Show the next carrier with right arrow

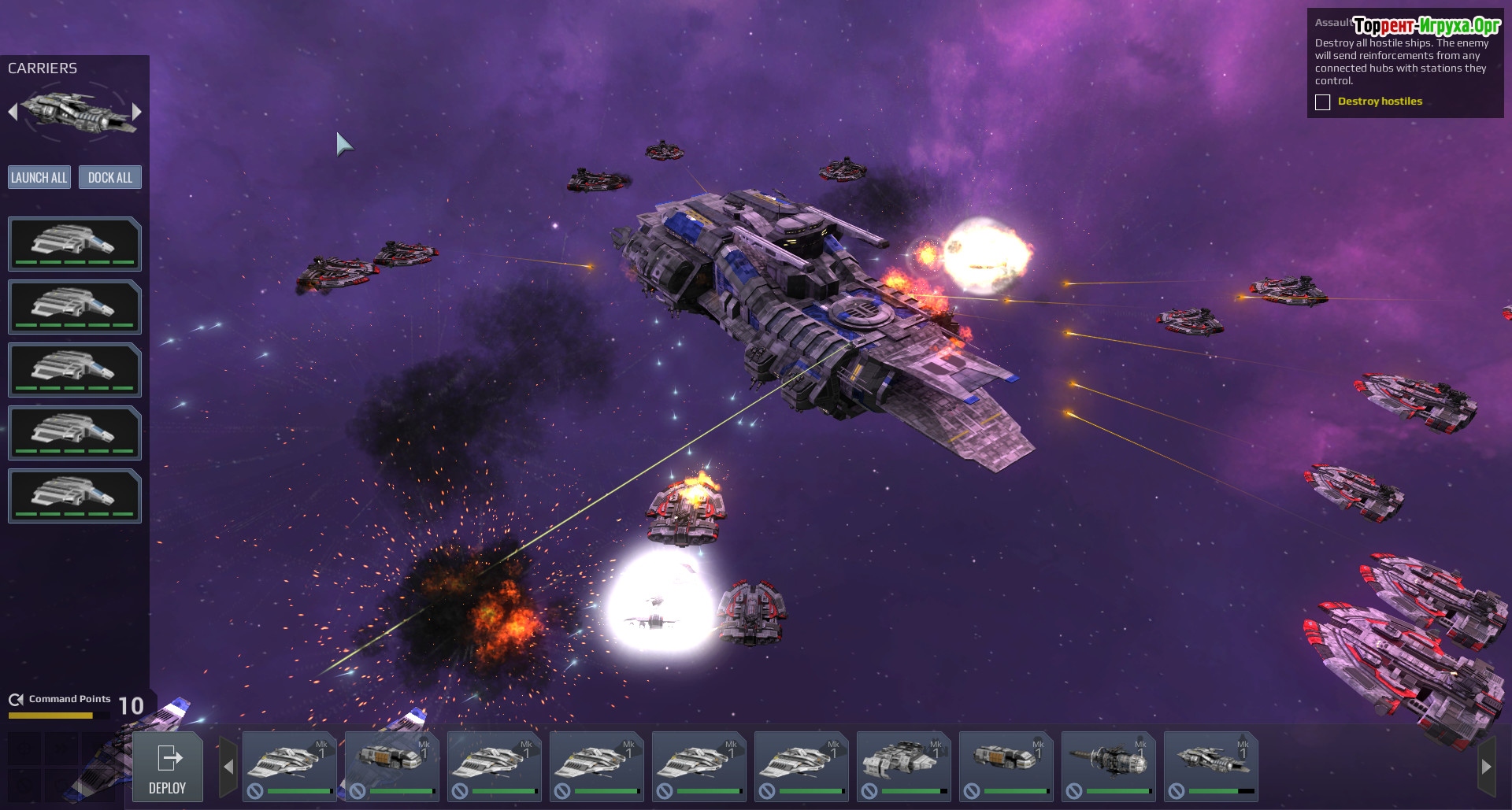pyautogui.click(x=137, y=112)
